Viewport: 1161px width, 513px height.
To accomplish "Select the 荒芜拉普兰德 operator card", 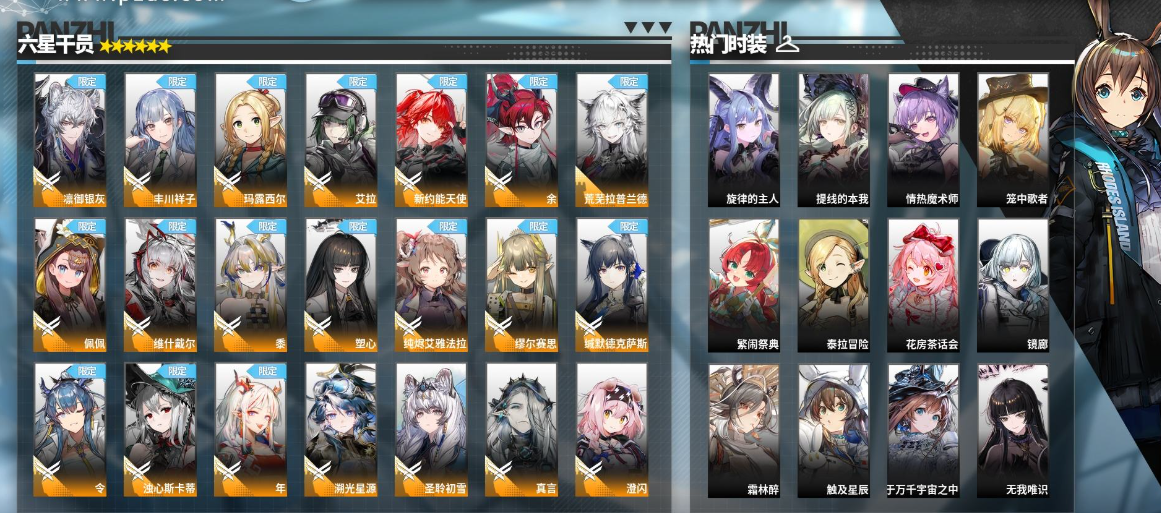I will (612, 139).
